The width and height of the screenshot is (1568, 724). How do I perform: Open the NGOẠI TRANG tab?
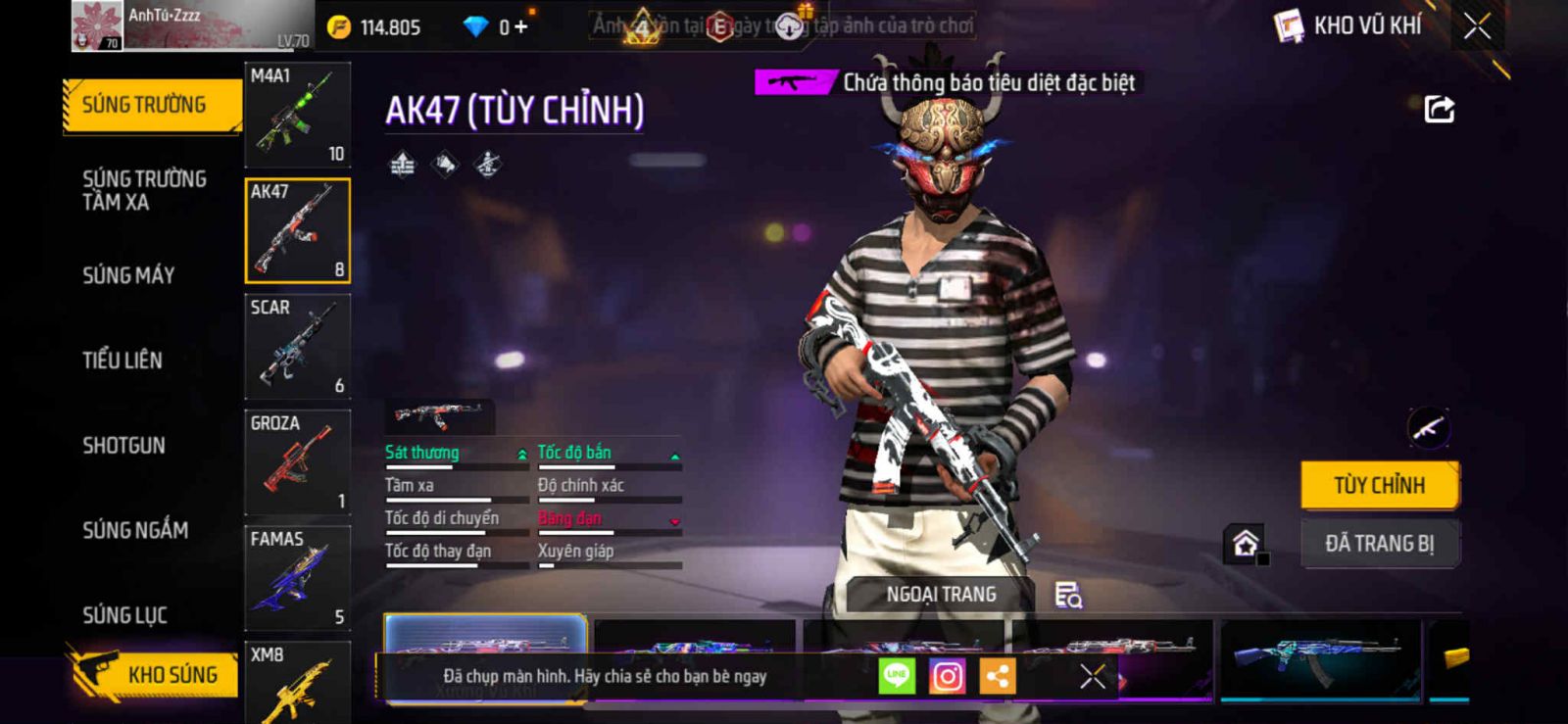tap(940, 595)
